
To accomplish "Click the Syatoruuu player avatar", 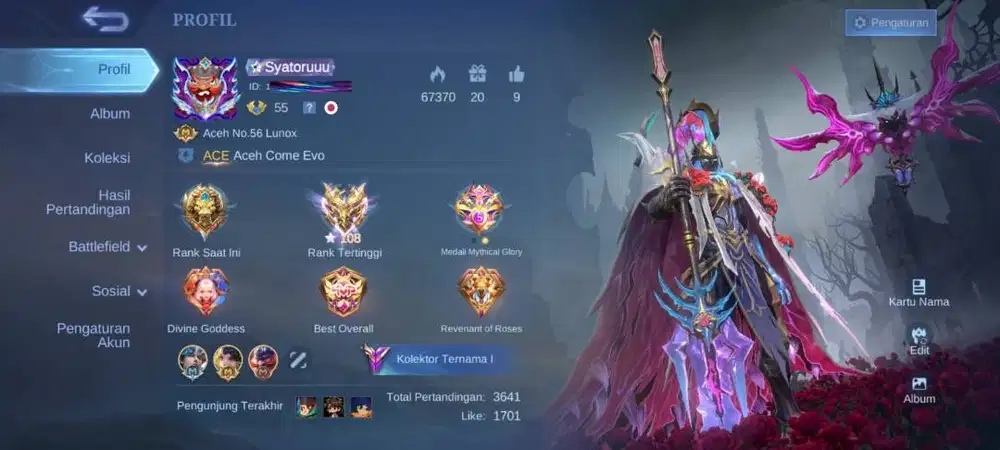I will 205,89.
